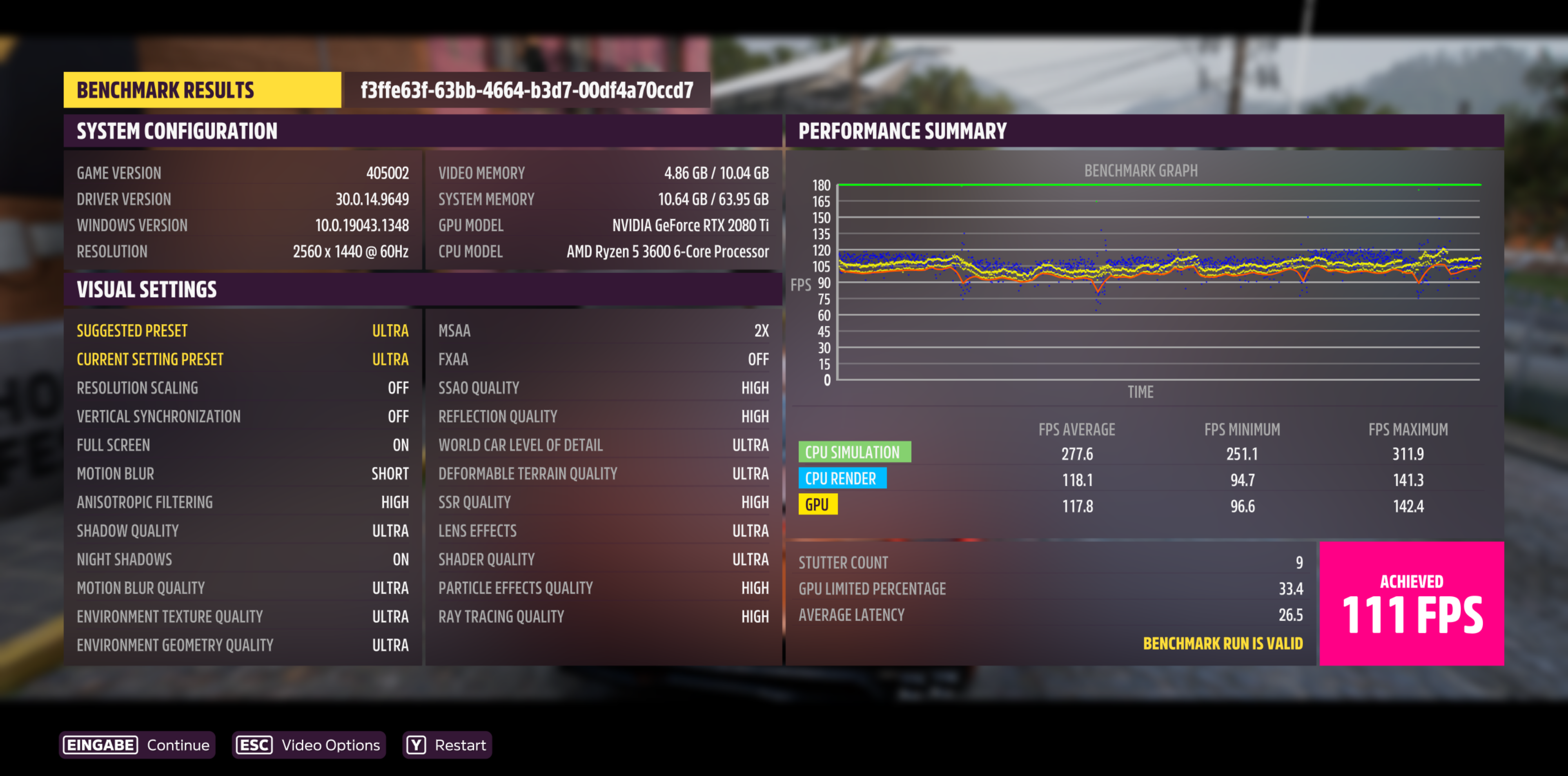Click the green CPU SIMULATION legend chip
This screenshot has width=1568, height=776.
point(855,452)
